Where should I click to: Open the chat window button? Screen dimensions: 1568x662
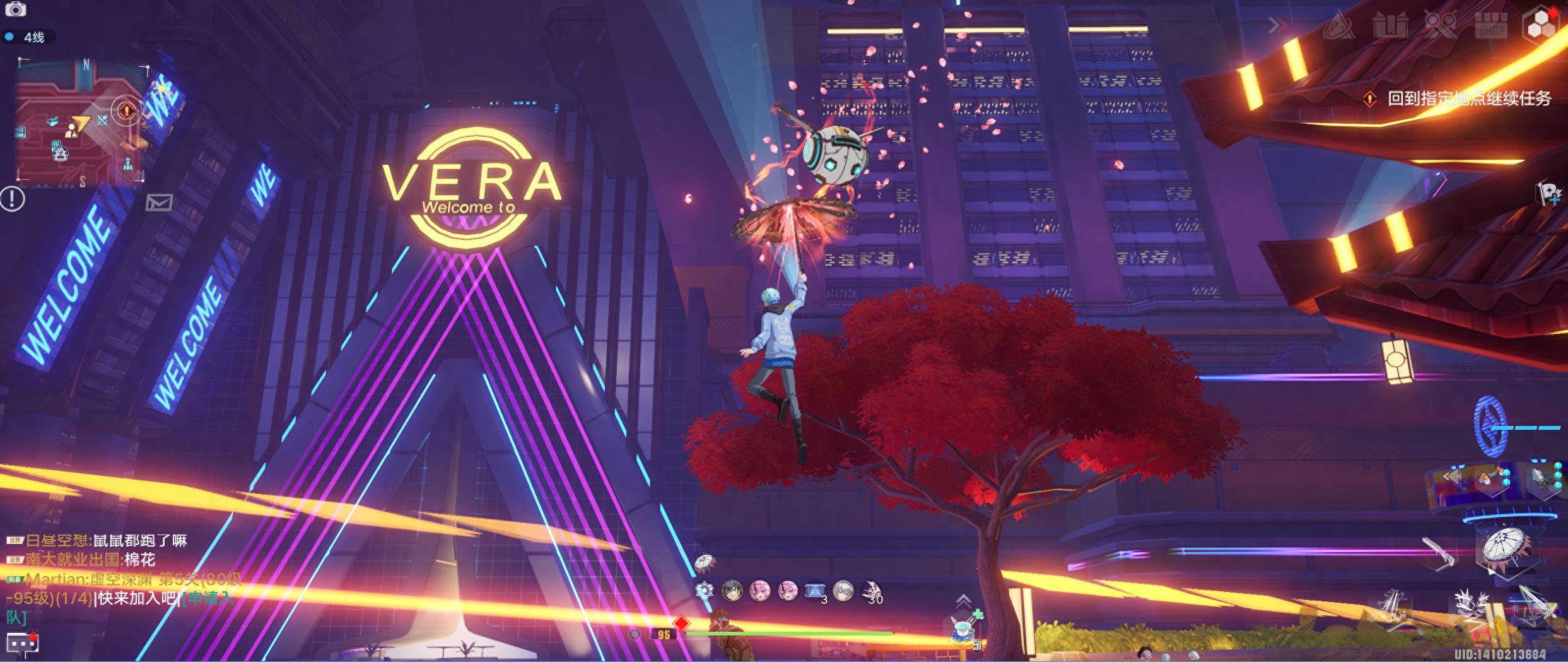tap(23, 643)
